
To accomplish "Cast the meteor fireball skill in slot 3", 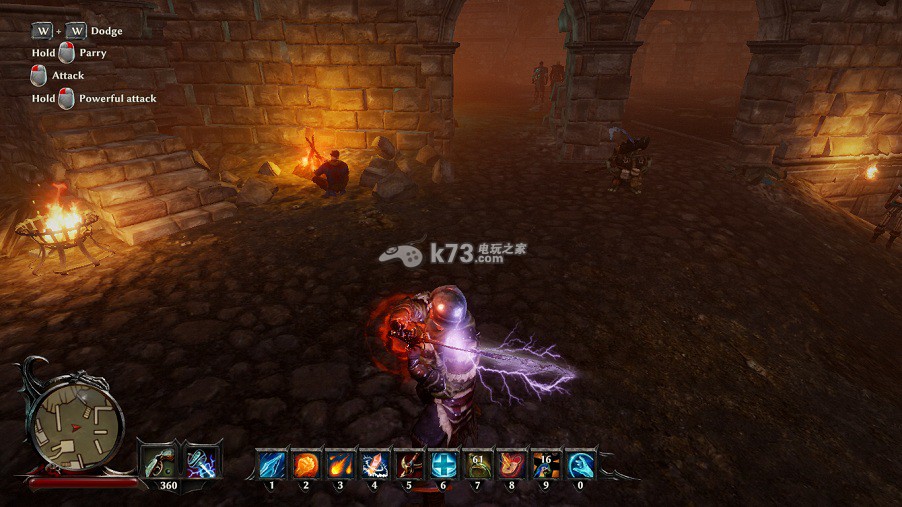I will tap(340, 464).
